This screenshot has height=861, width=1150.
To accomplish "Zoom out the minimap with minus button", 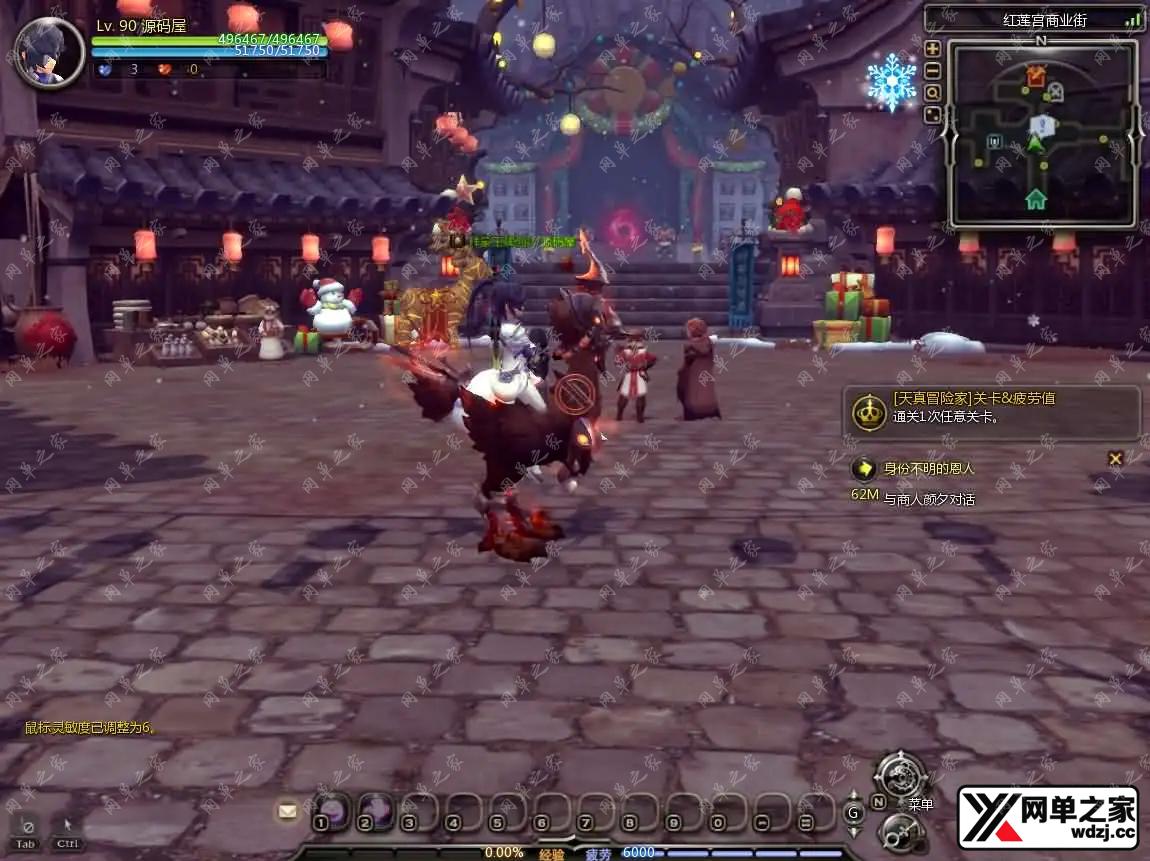I will pos(933,71).
